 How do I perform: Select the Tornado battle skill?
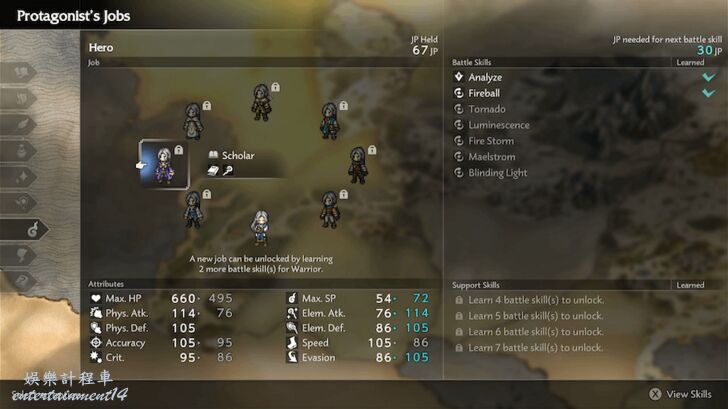coord(486,109)
